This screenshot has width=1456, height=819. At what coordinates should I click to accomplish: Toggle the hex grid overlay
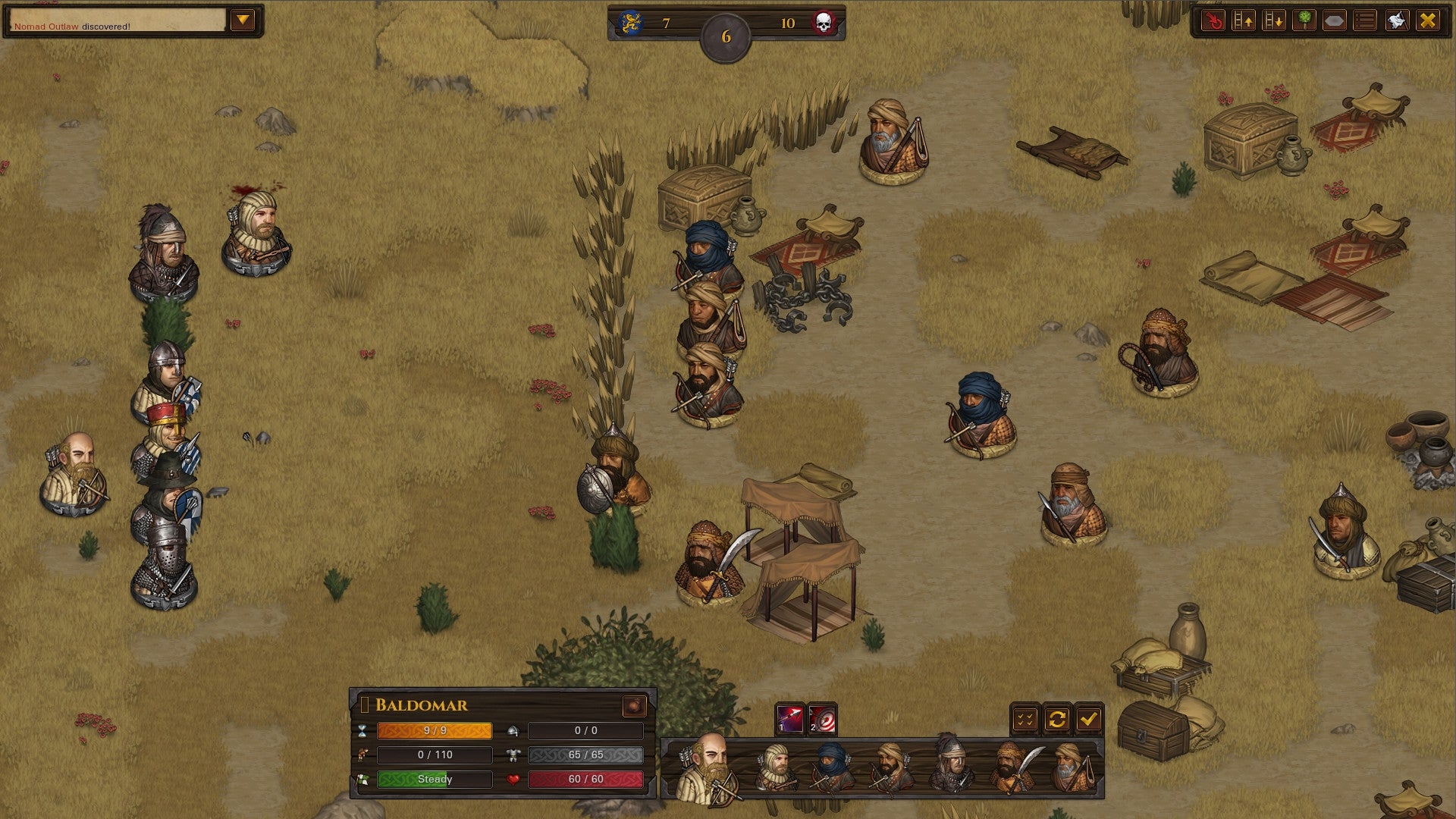tap(1333, 21)
